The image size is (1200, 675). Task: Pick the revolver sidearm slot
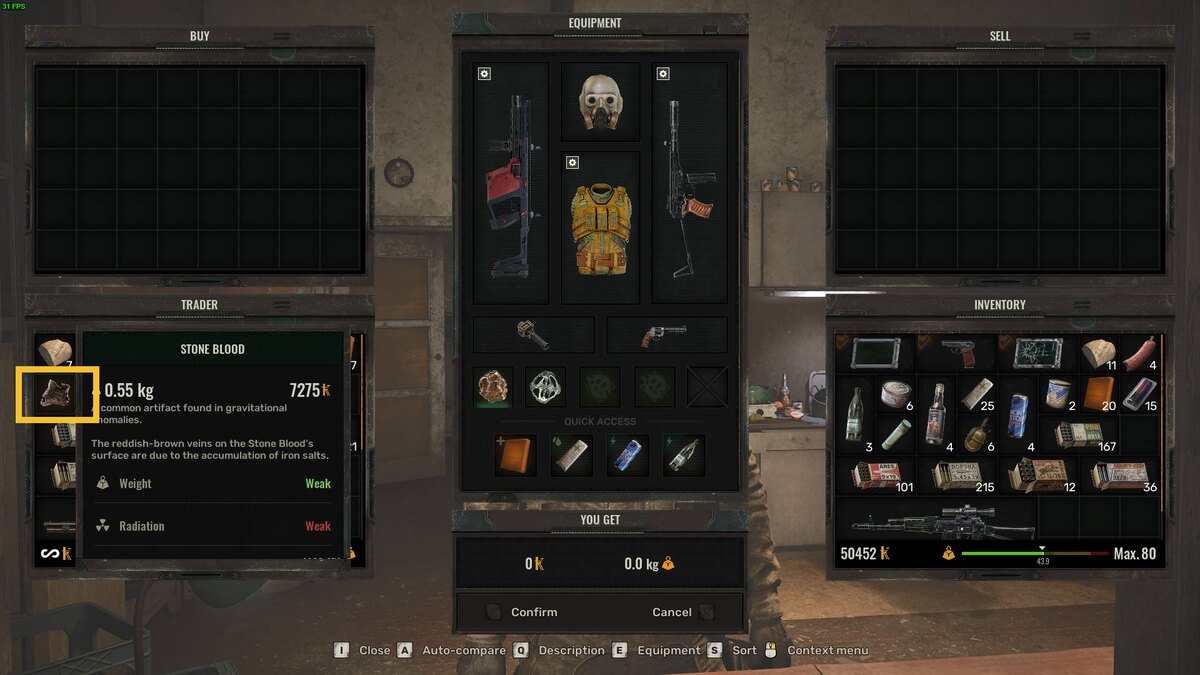(666, 335)
